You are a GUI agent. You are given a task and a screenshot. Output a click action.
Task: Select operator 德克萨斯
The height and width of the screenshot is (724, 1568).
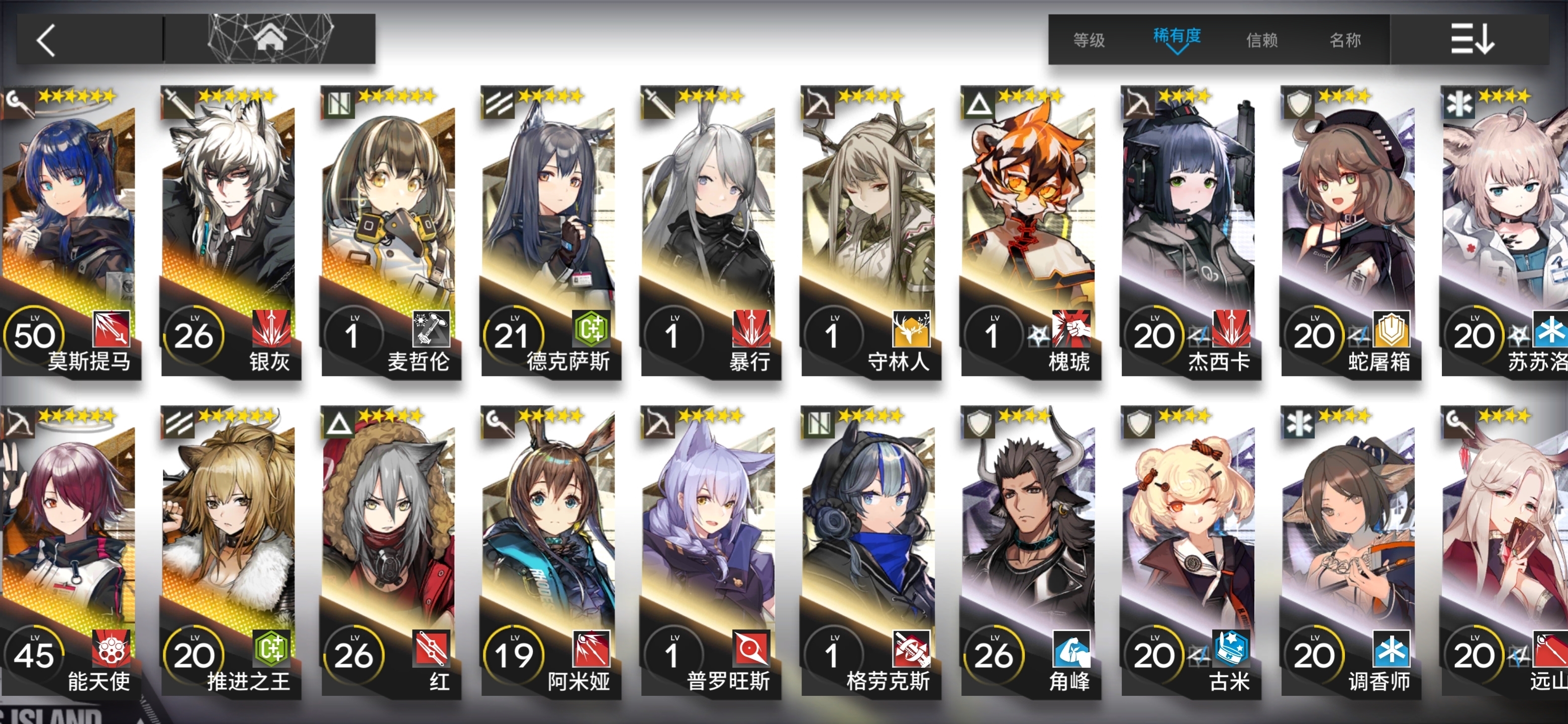click(550, 231)
